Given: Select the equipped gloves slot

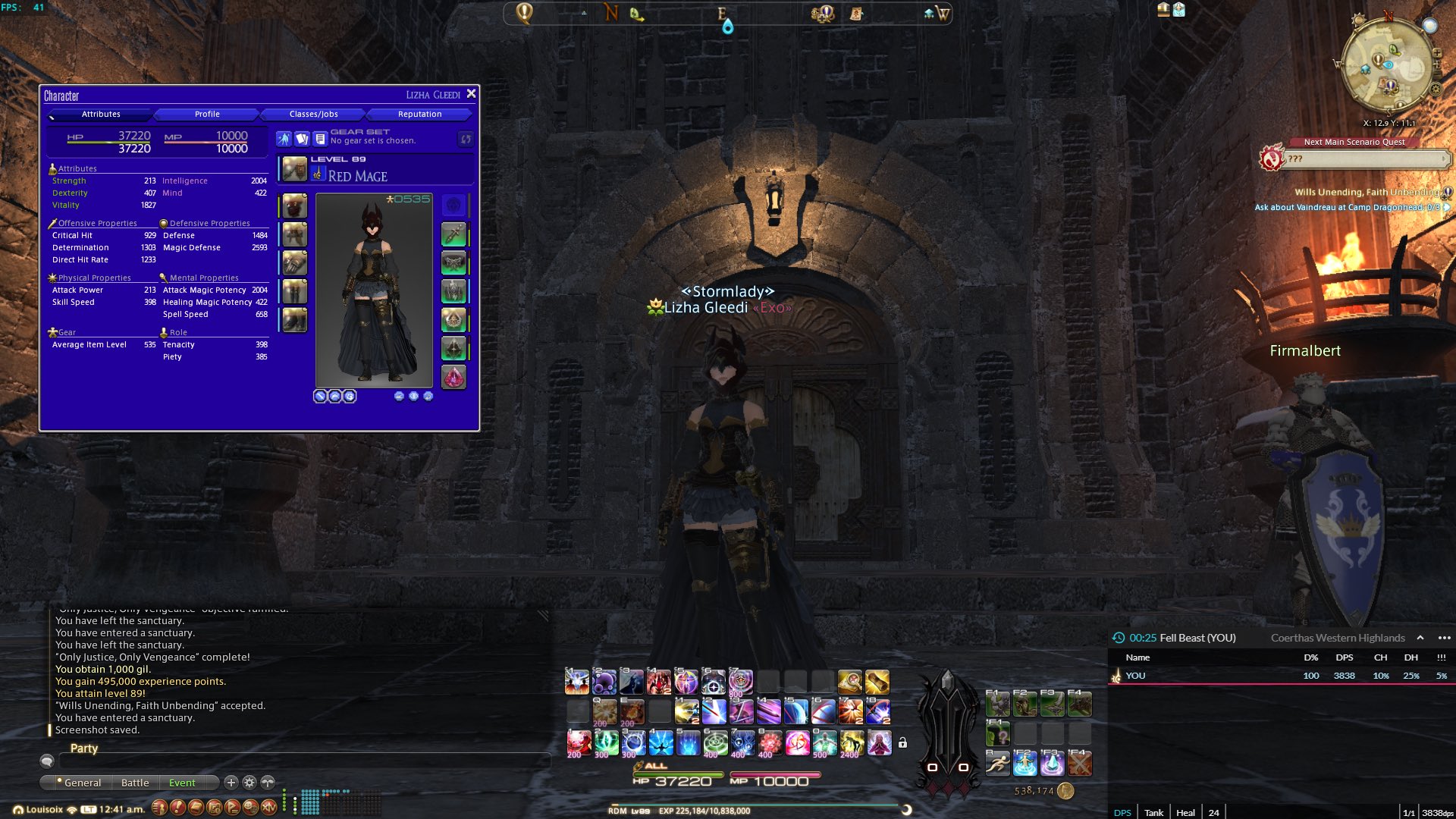Looking at the screenshot, I should (294, 263).
